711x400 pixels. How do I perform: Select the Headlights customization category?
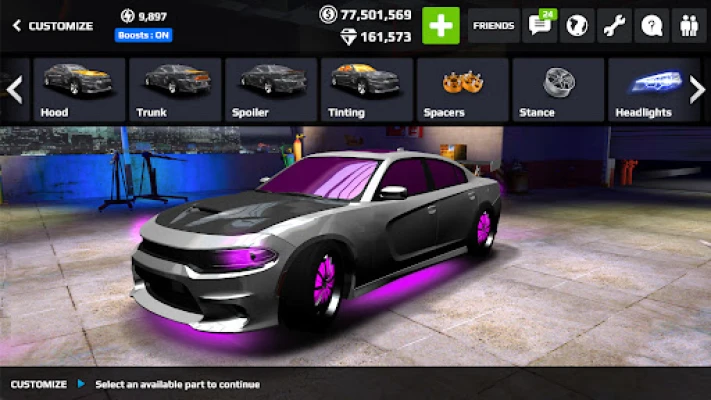[645, 89]
